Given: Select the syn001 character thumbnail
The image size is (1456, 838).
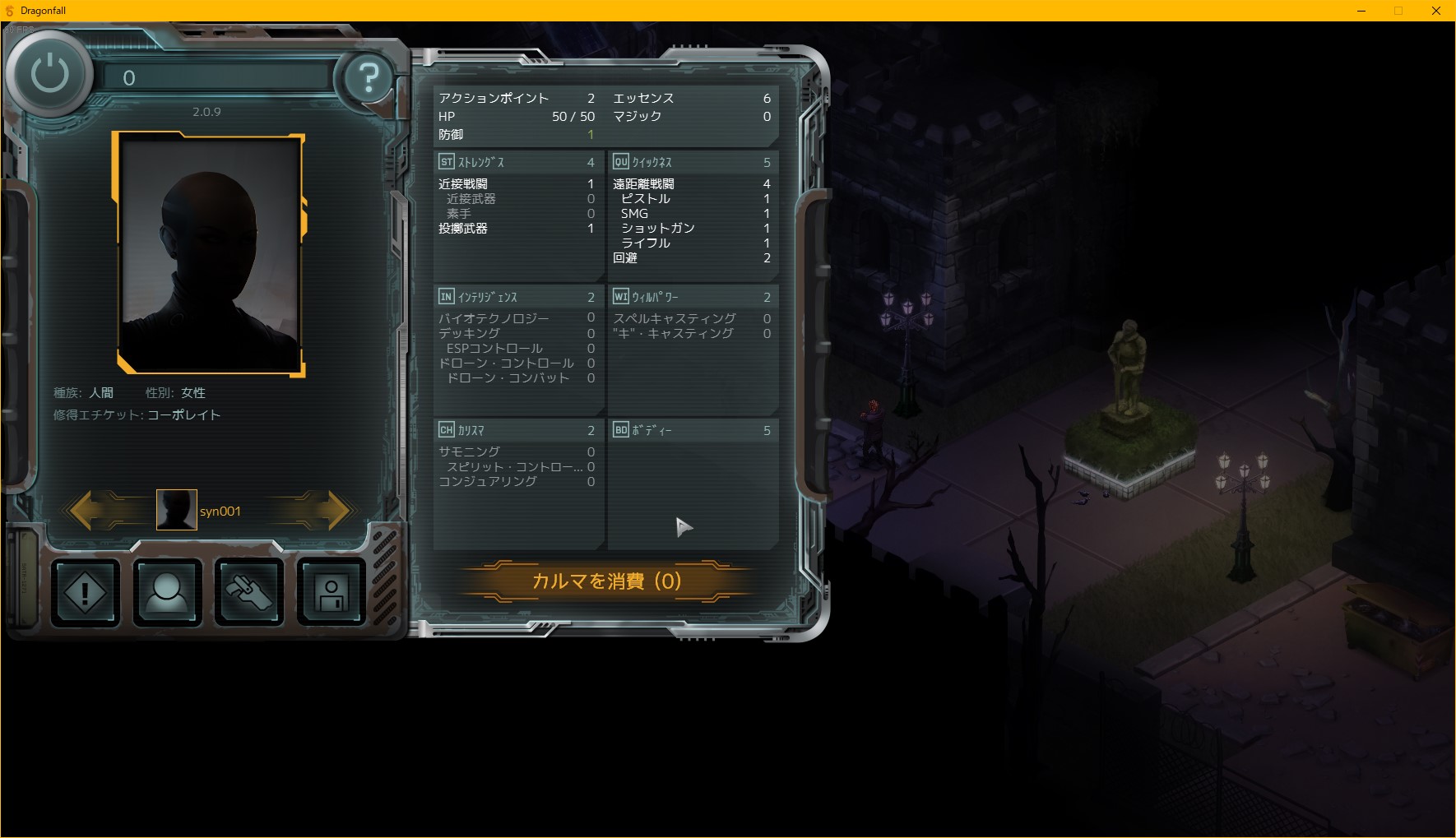Looking at the screenshot, I should tap(176, 510).
